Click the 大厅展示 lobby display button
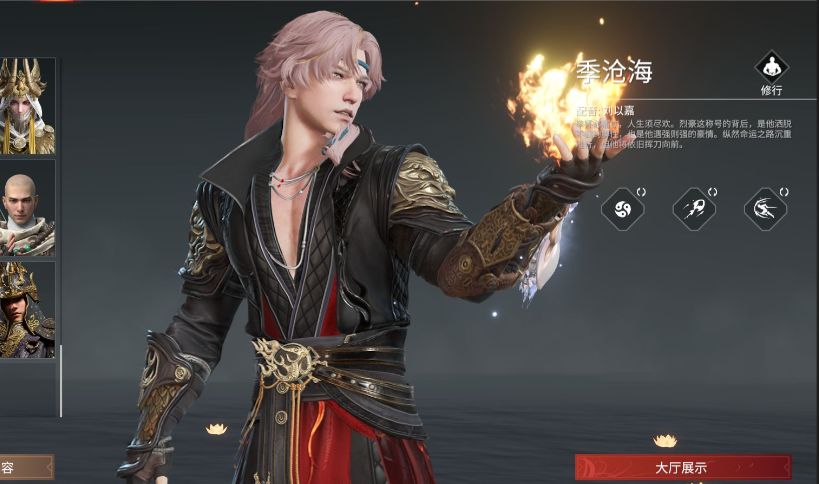The height and width of the screenshot is (484, 819). (682, 467)
